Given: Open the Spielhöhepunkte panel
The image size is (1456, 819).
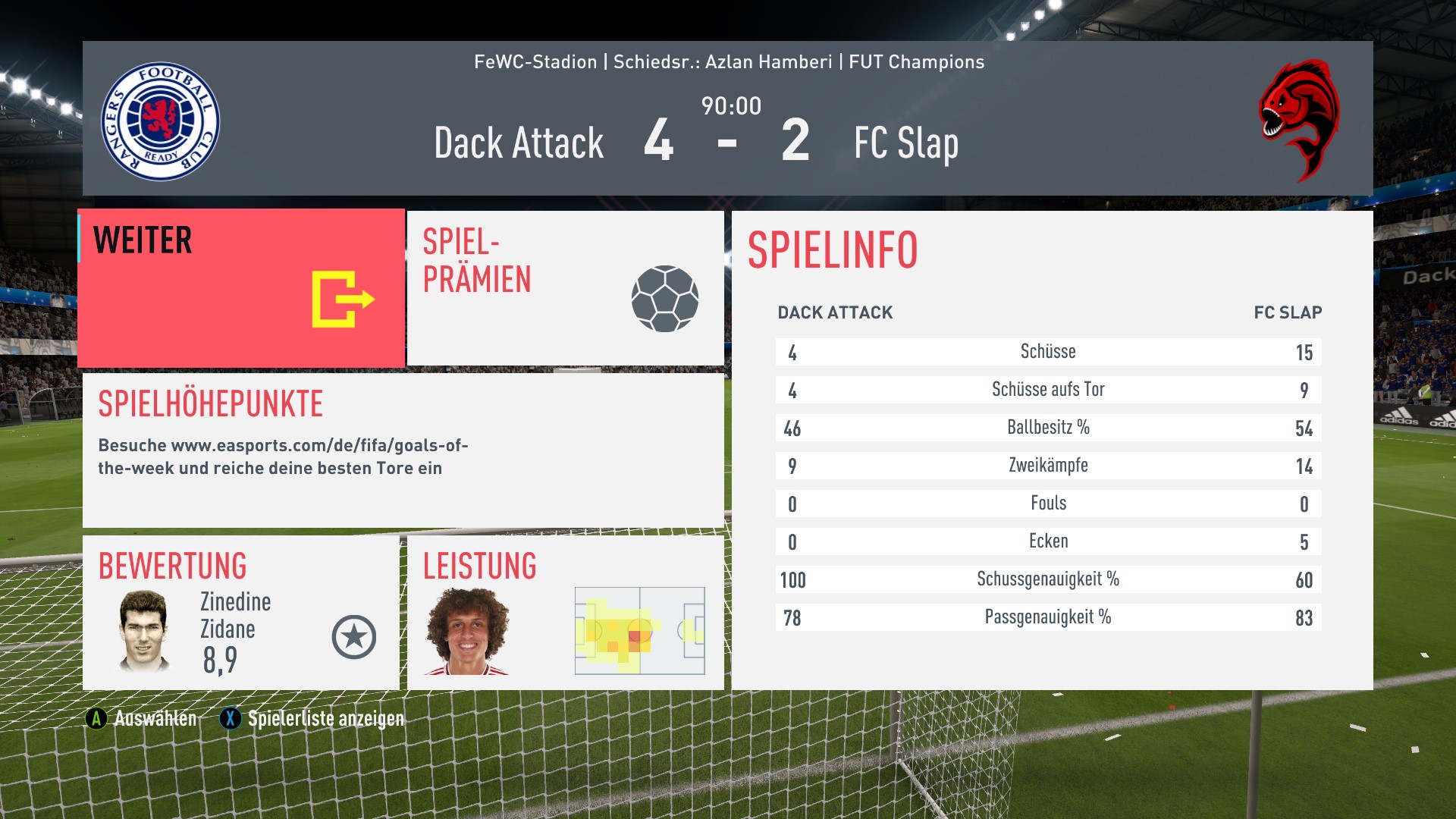Looking at the screenshot, I should (403, 450).
